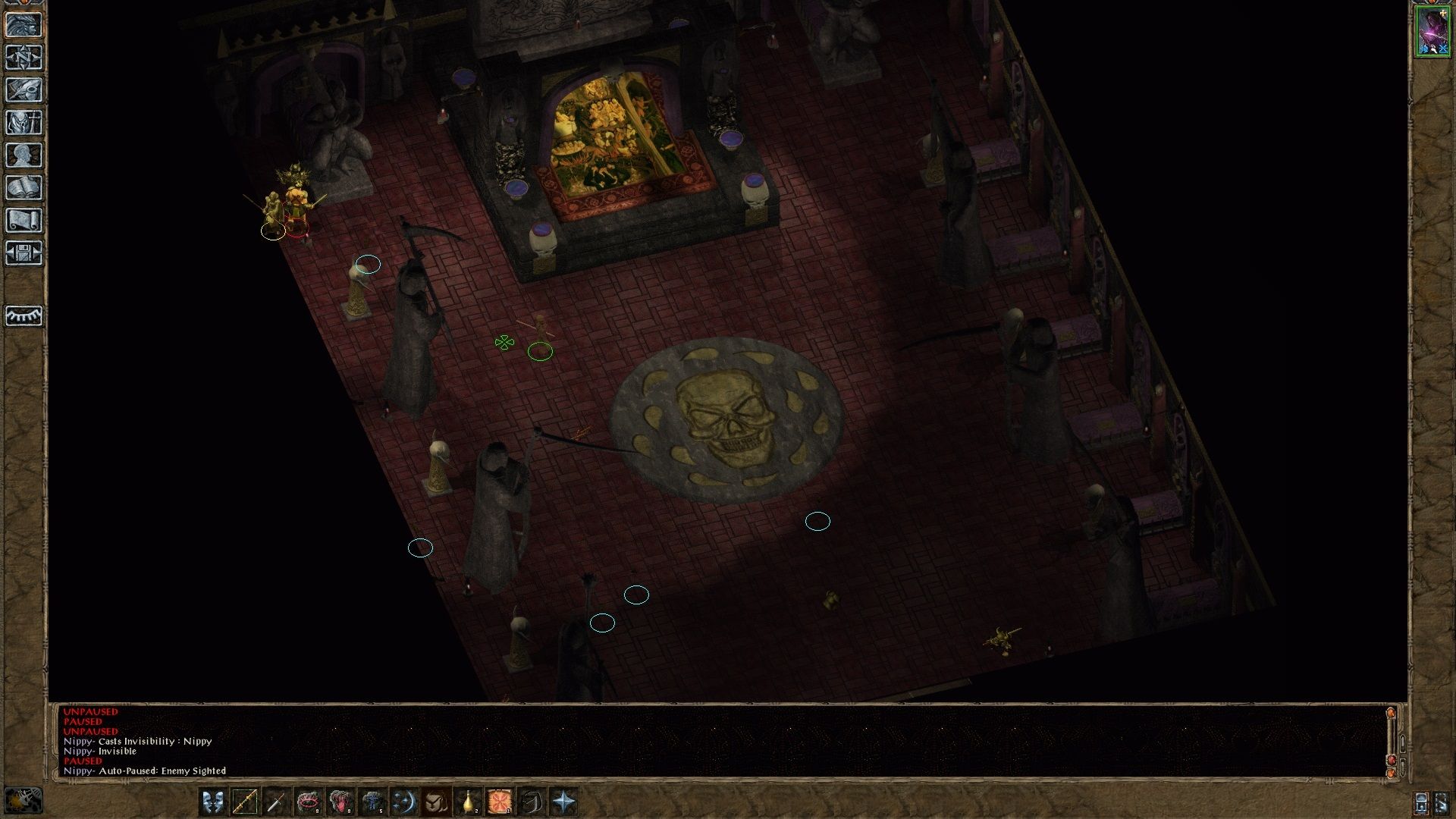Image resolution: width=1456 pixels, height=819 pixels.
Task: Open the save and options floppy button
Action: tap(24, 253)
